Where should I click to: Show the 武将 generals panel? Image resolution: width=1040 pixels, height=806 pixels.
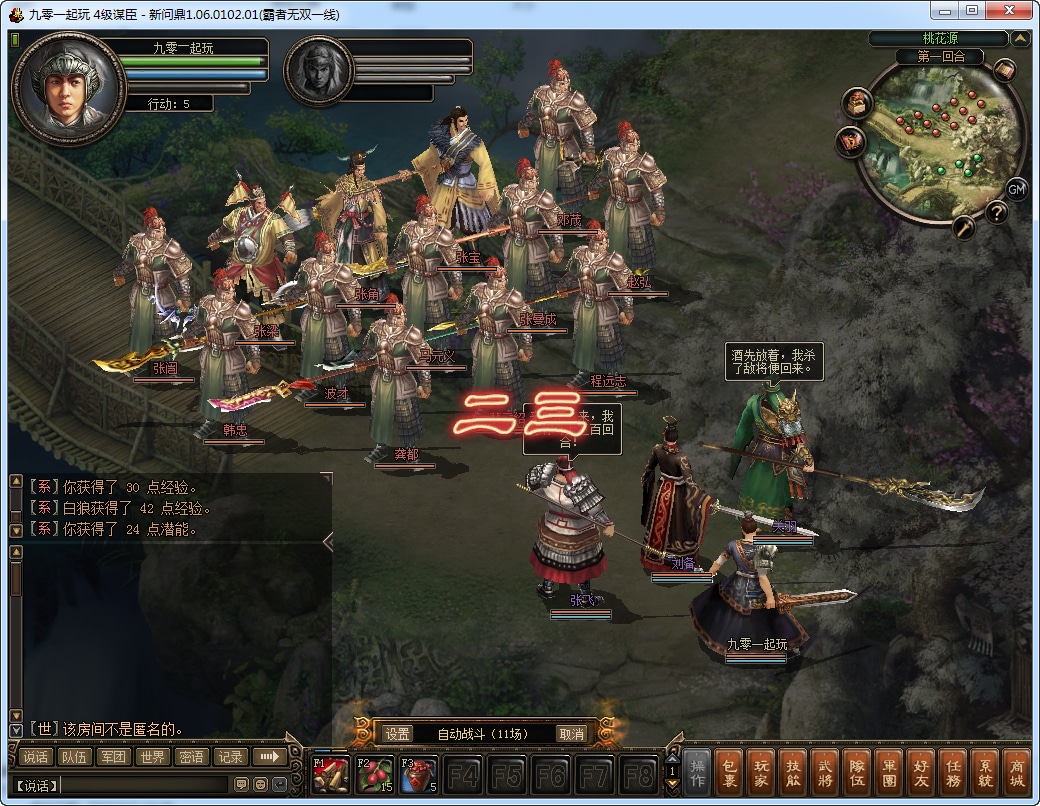[824, 774]
